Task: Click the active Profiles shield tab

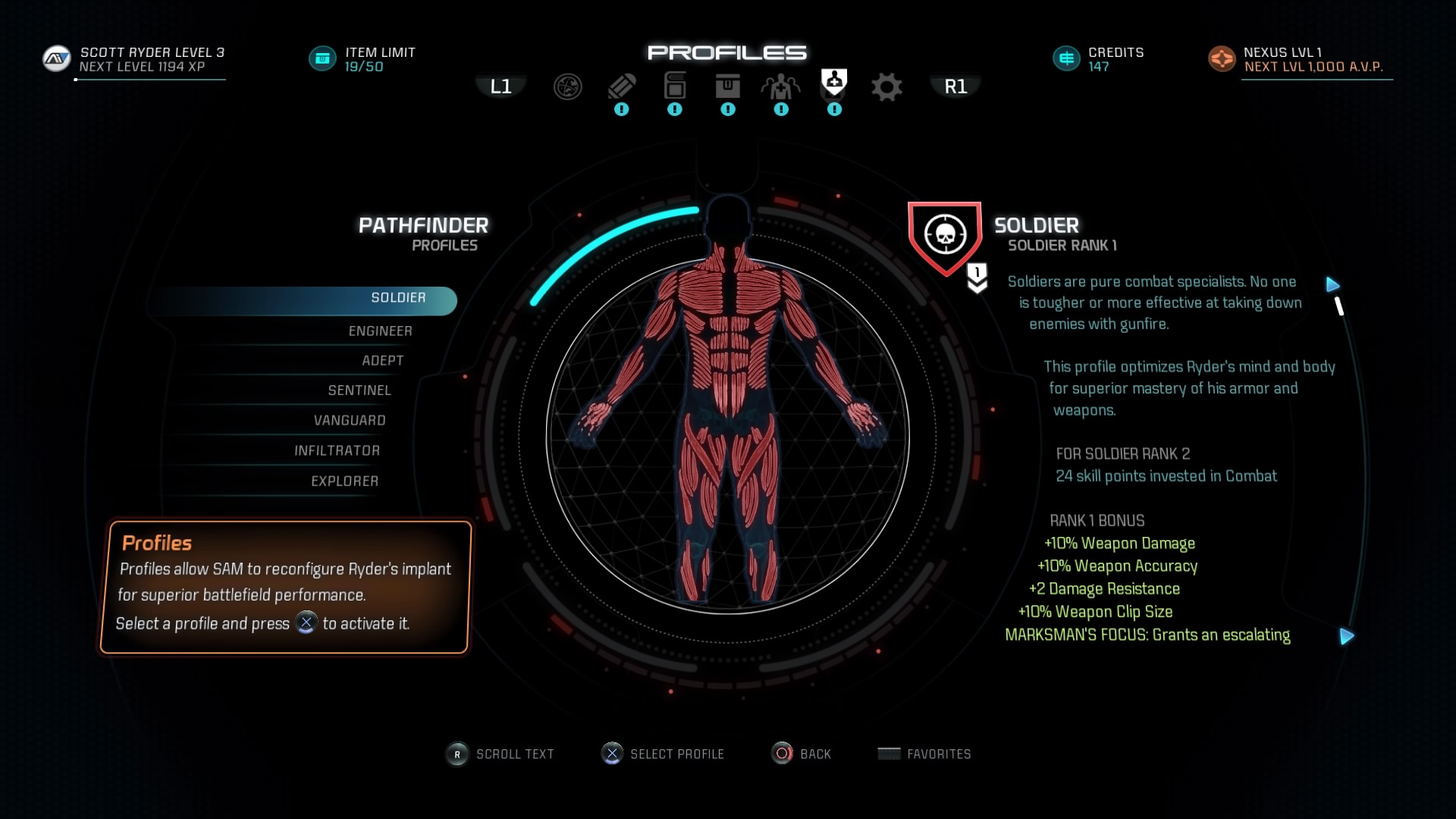Action: (833, 83)
